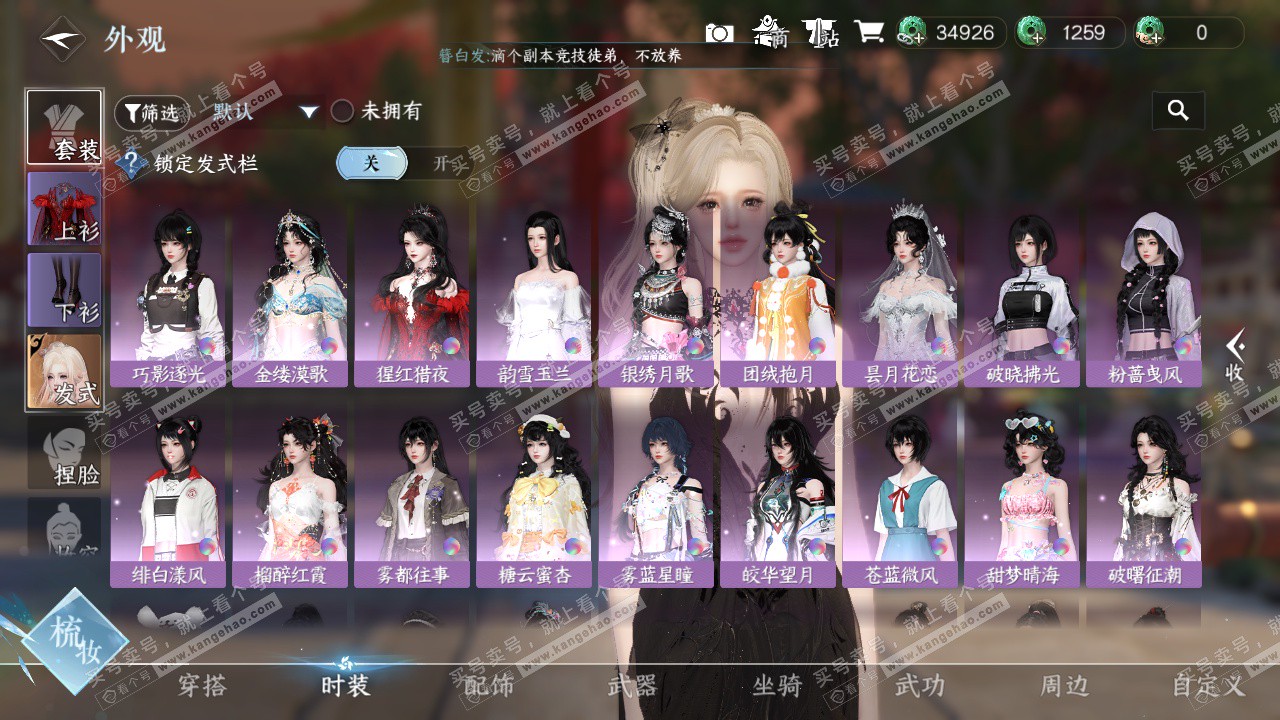Select the 发式 hairstyle category tab
Viewport: 1280px width, 720px height.
tap(64, 371)
